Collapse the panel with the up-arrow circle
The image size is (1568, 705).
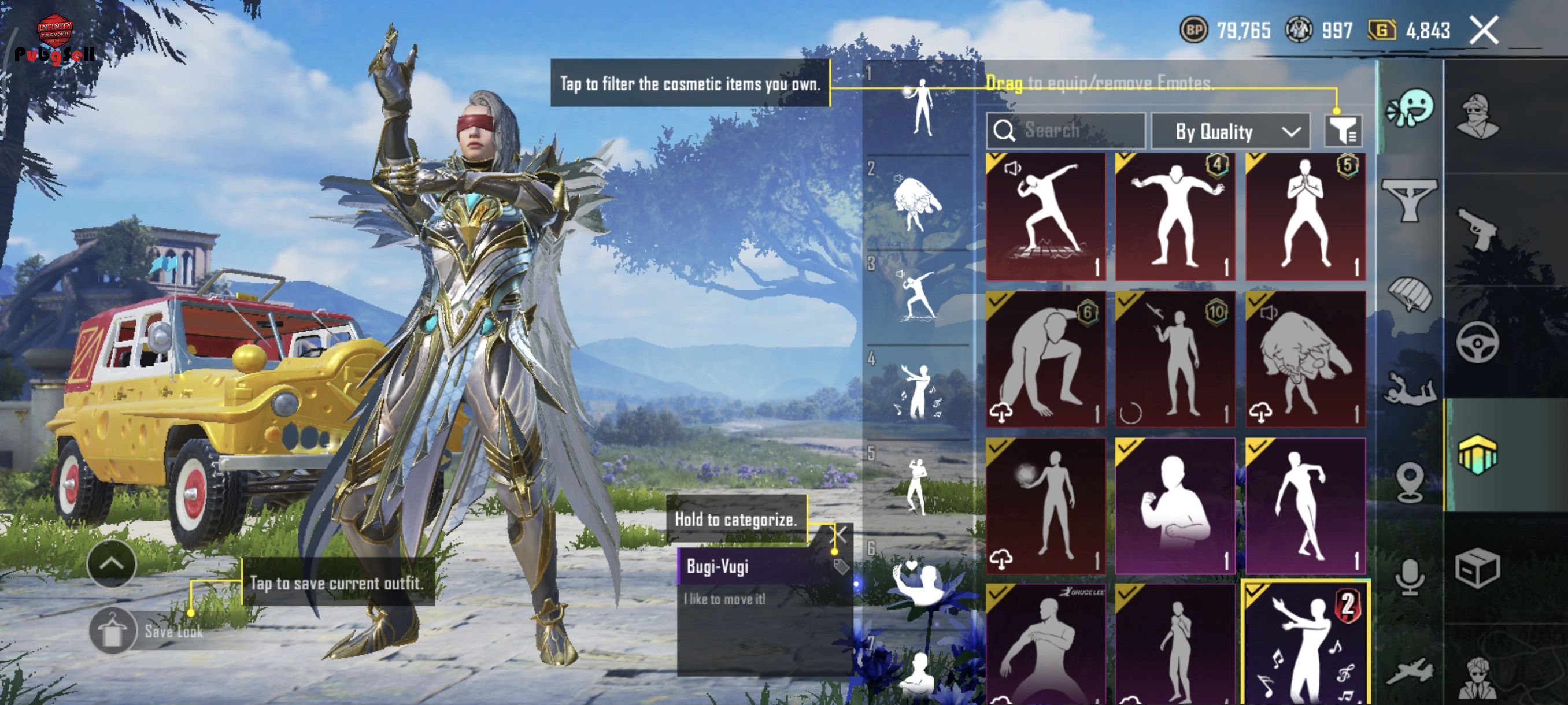coord(112,563)
